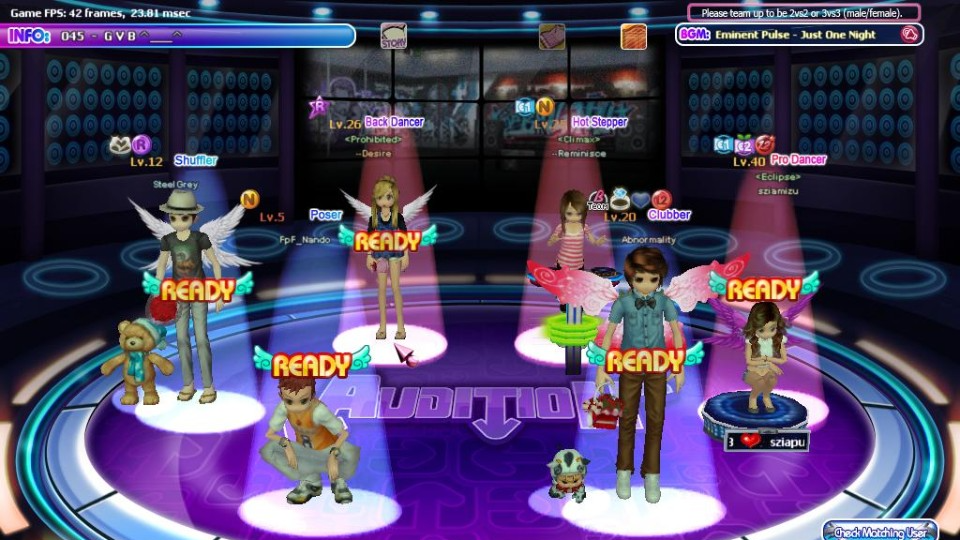Select the Pro Dancer player name tag

798,159
